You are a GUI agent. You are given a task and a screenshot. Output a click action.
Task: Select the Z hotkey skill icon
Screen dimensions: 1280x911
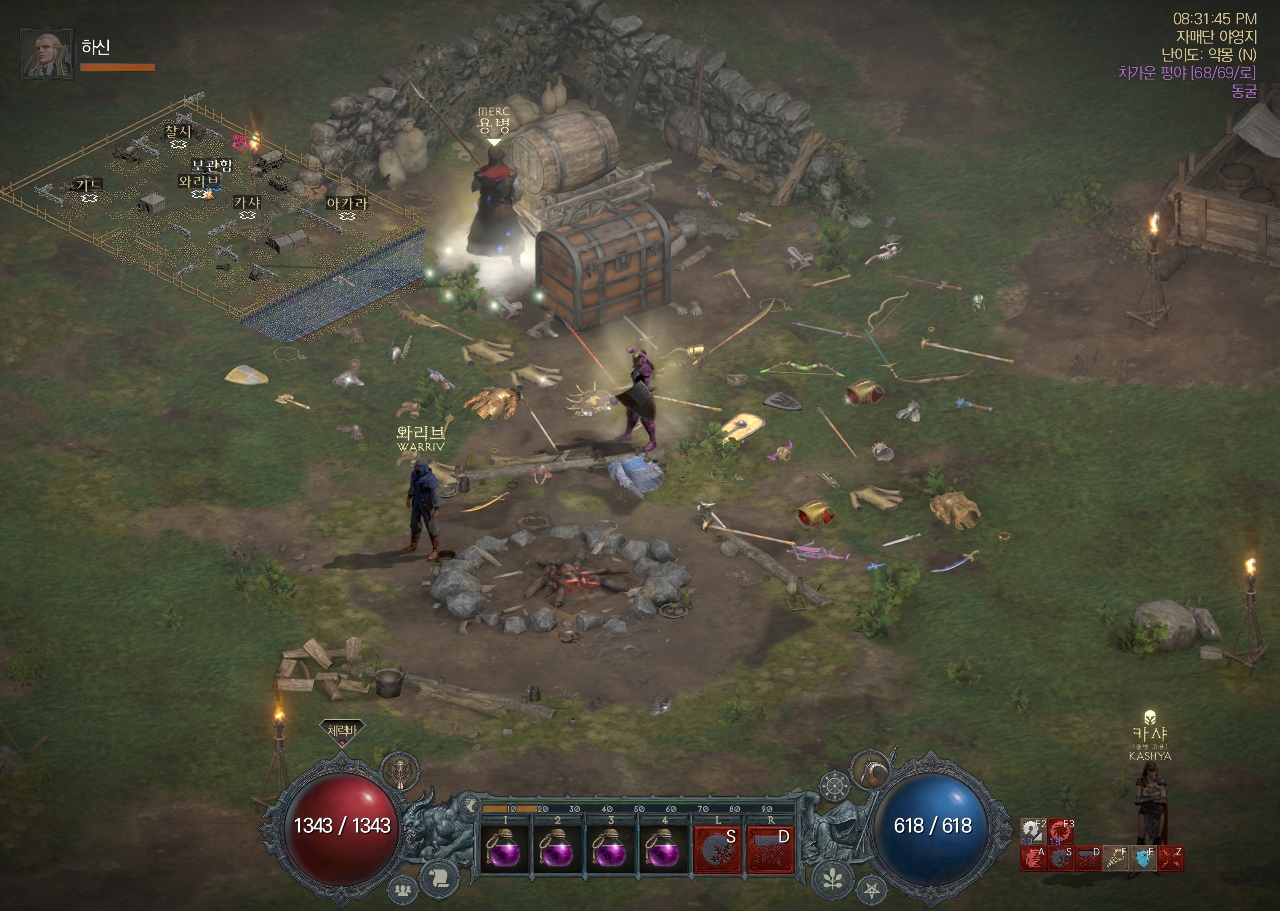[1171, 858]
